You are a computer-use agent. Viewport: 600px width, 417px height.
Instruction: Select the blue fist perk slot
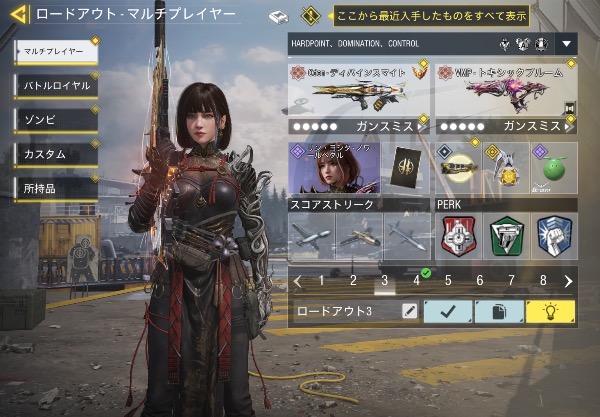(554, 237)
